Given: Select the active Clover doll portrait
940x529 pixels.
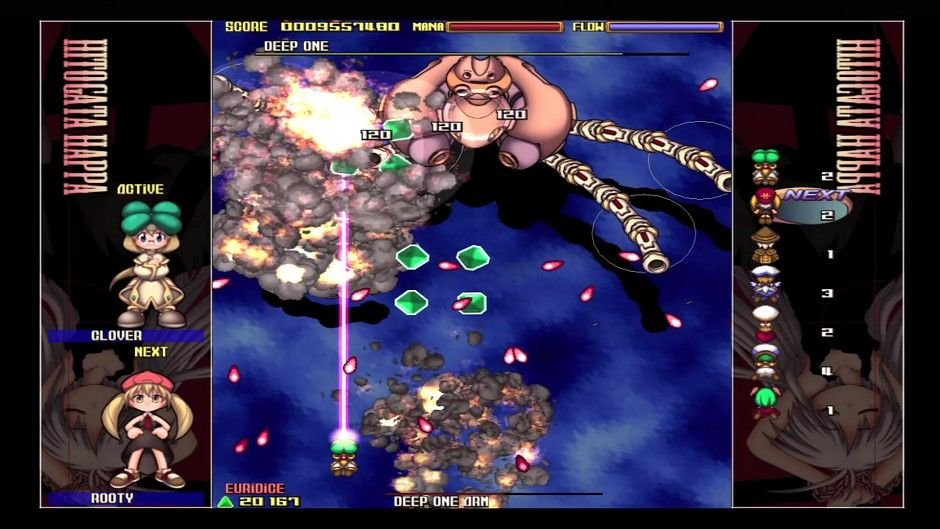Looking at the screenshot, I should tap(150, 265).
